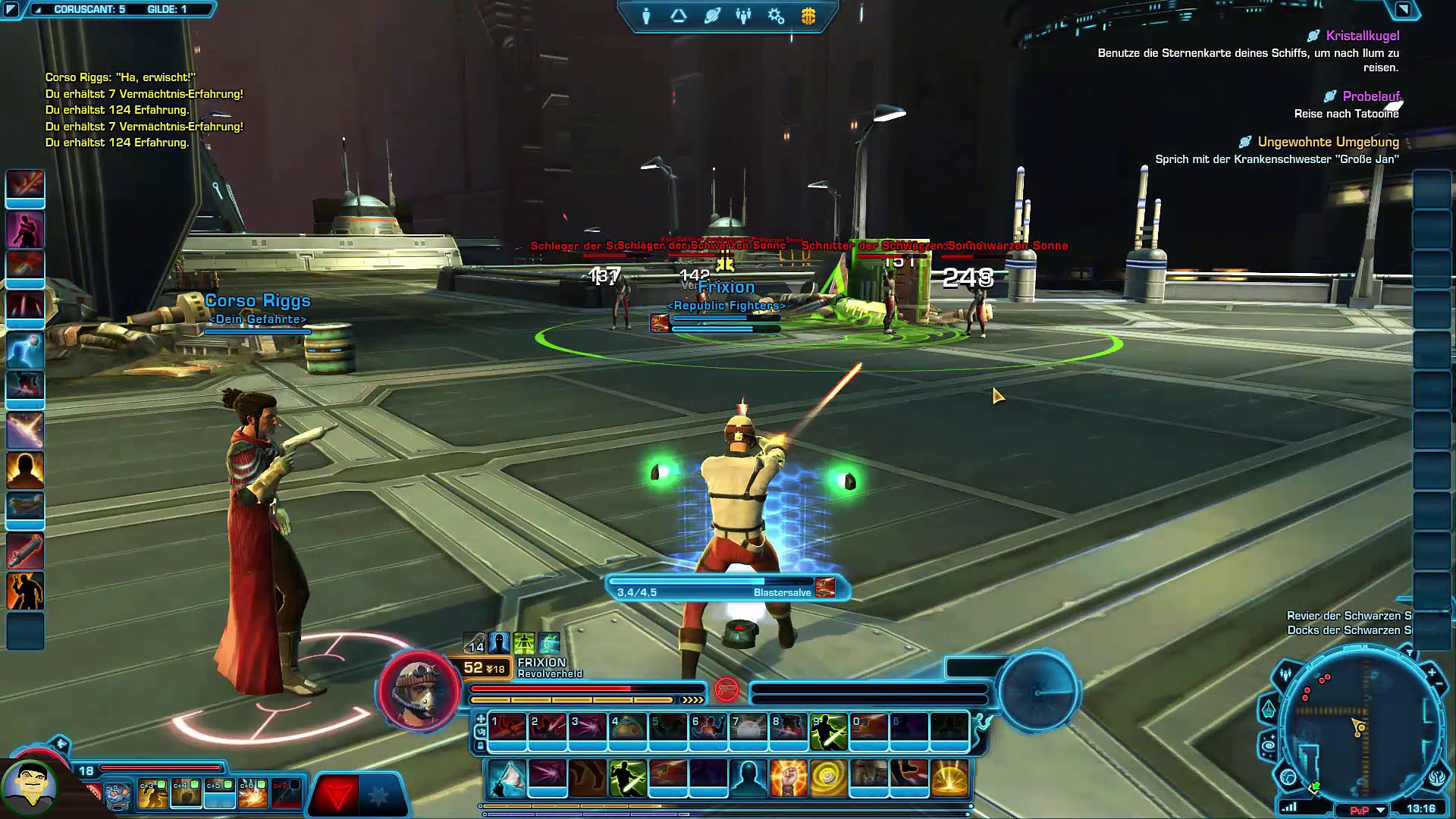The height and width of the screenshot is (819, 1456).
Task: Open the galaxy map spiral icon
Action: [x=1269, y=747]
